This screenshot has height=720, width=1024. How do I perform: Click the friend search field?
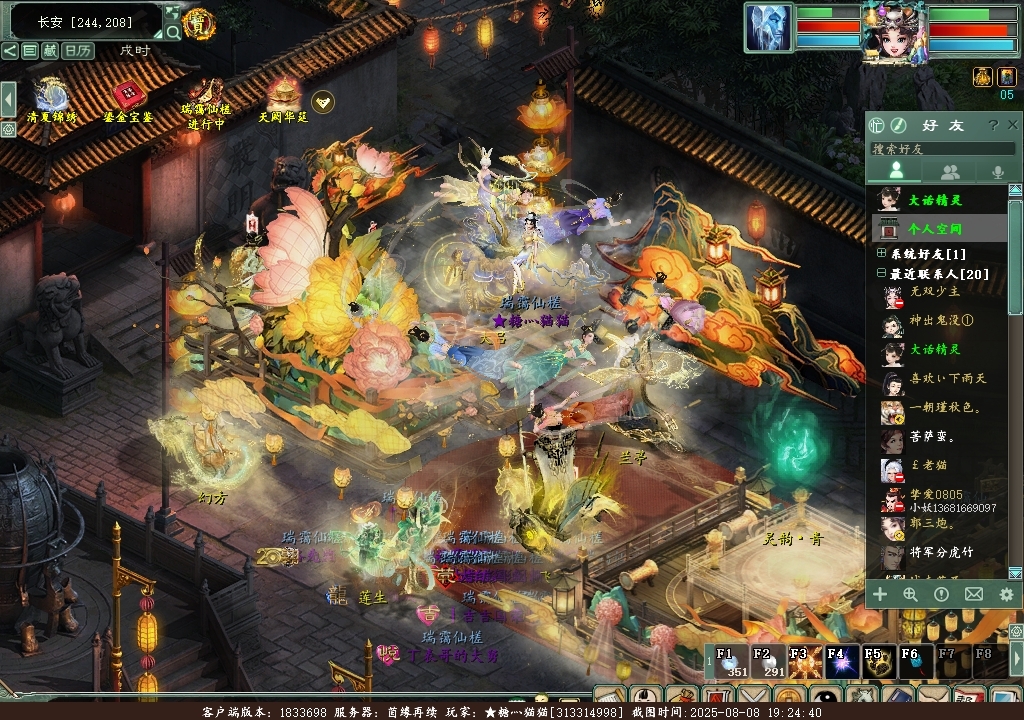pos(940,148)
